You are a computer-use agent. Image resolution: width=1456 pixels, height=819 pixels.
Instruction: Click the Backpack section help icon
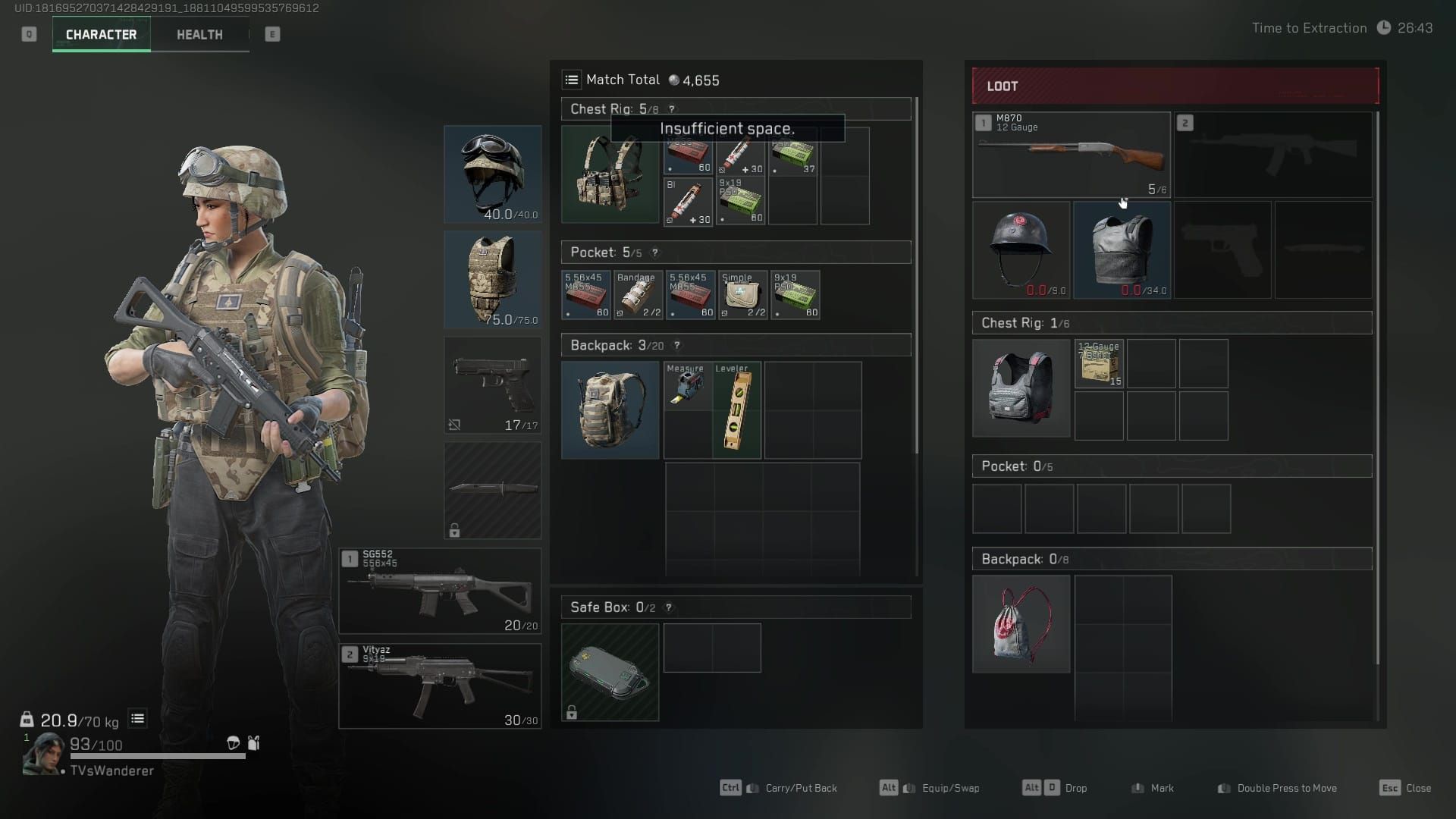pyautogui.click(x=677, y=345)
